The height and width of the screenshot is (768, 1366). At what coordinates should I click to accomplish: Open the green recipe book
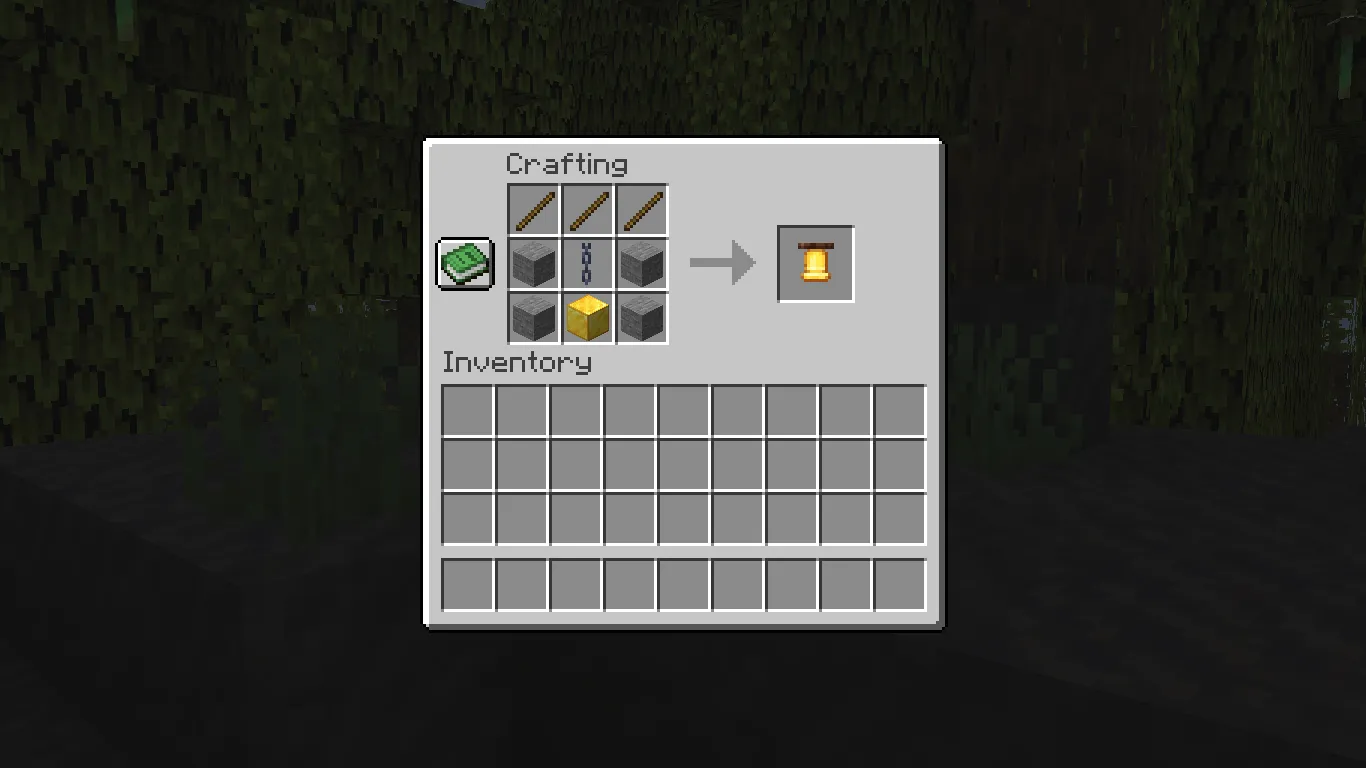click(464, 263)
